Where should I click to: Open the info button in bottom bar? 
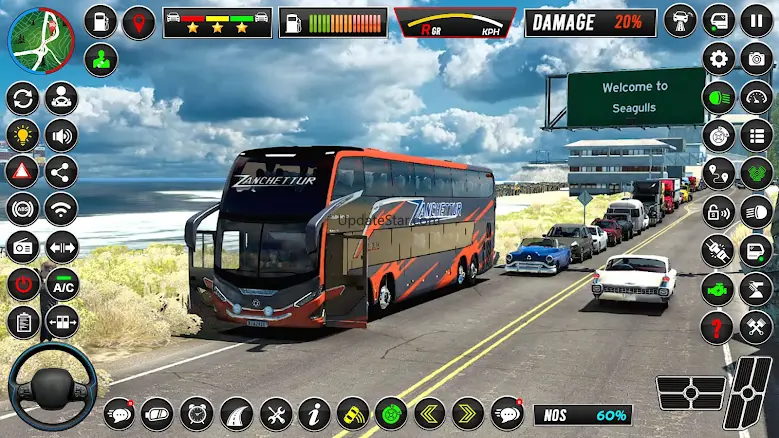314,413
